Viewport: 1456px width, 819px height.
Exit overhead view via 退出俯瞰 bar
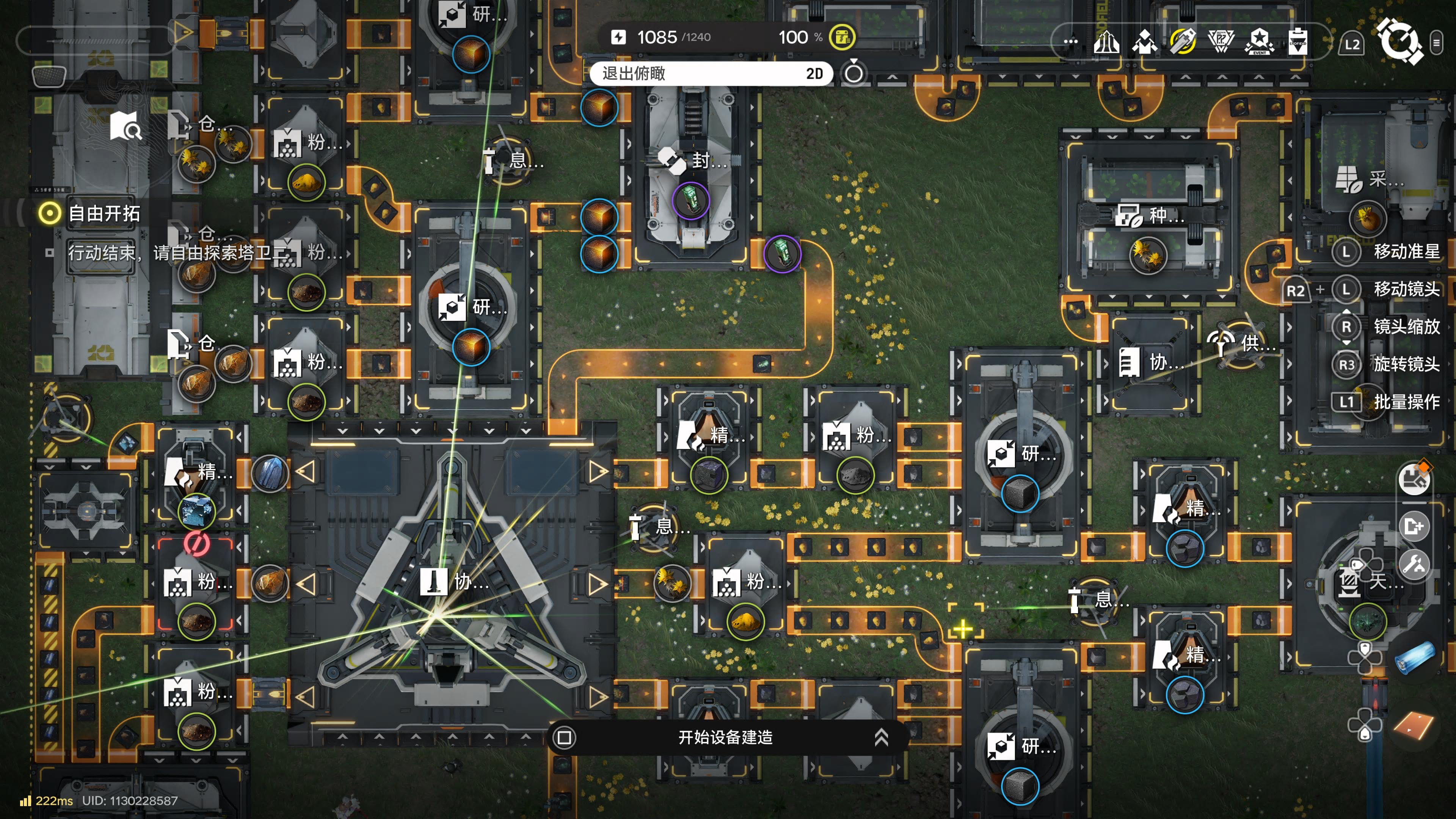pyautogui.click(x=710, y=74)
